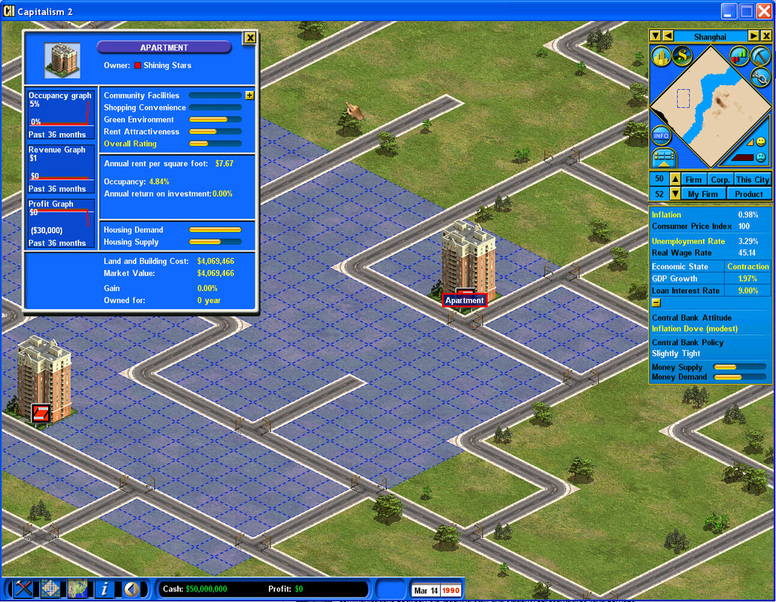Switch to the previous city arrow
The height and width of the screenshot is (602, 776).
tap(667, 36)
